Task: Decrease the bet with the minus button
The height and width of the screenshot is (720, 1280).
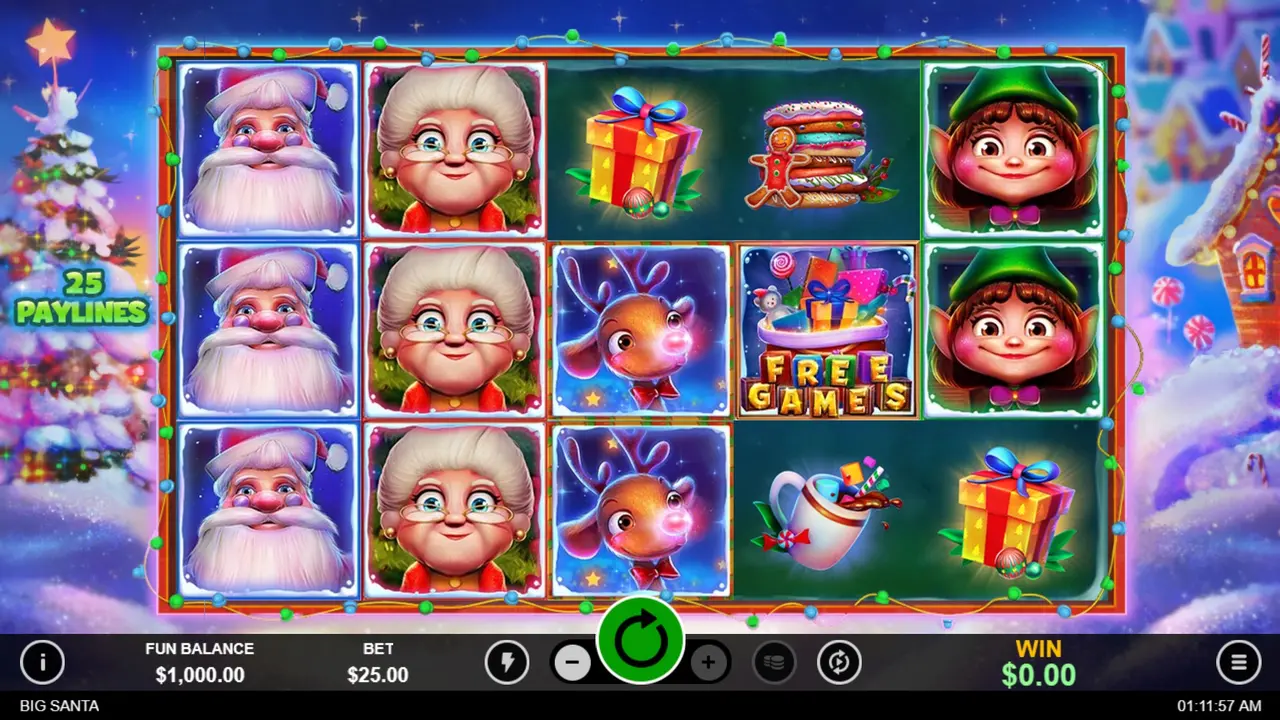Action: [x=573, y=662]
